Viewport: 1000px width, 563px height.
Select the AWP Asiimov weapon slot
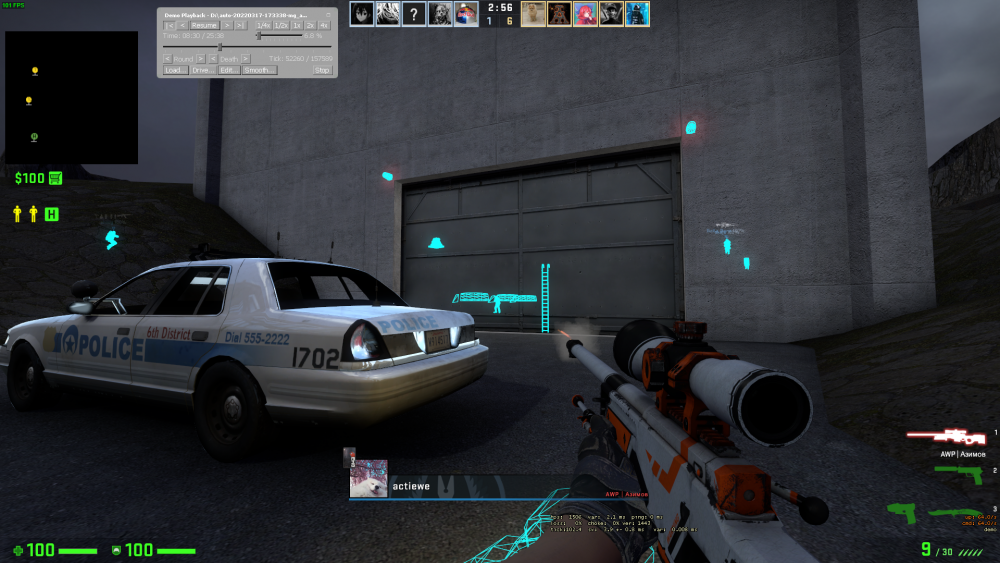coord(945,437)
